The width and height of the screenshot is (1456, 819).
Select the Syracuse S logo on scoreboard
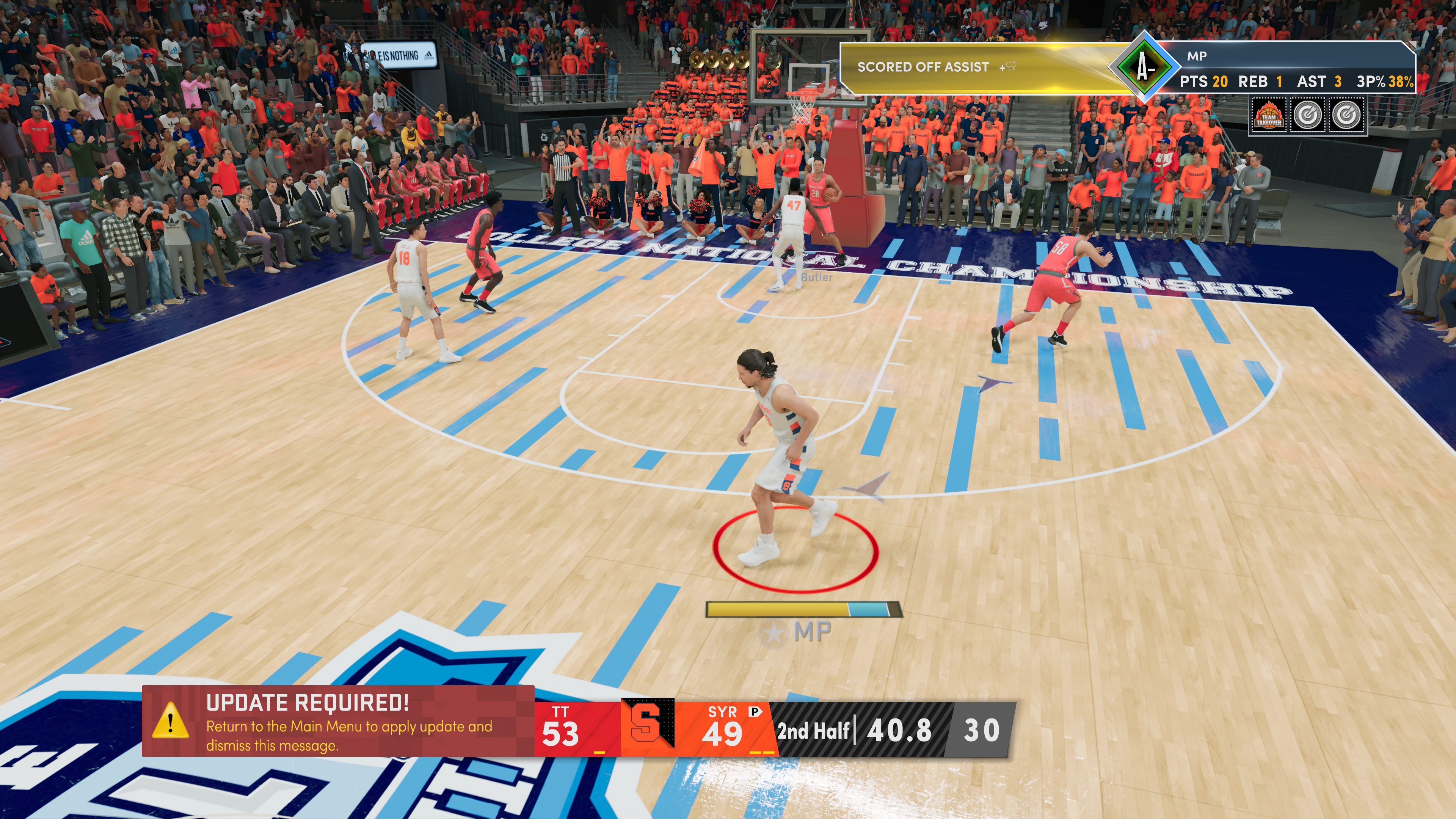click(x=647, y=723)
